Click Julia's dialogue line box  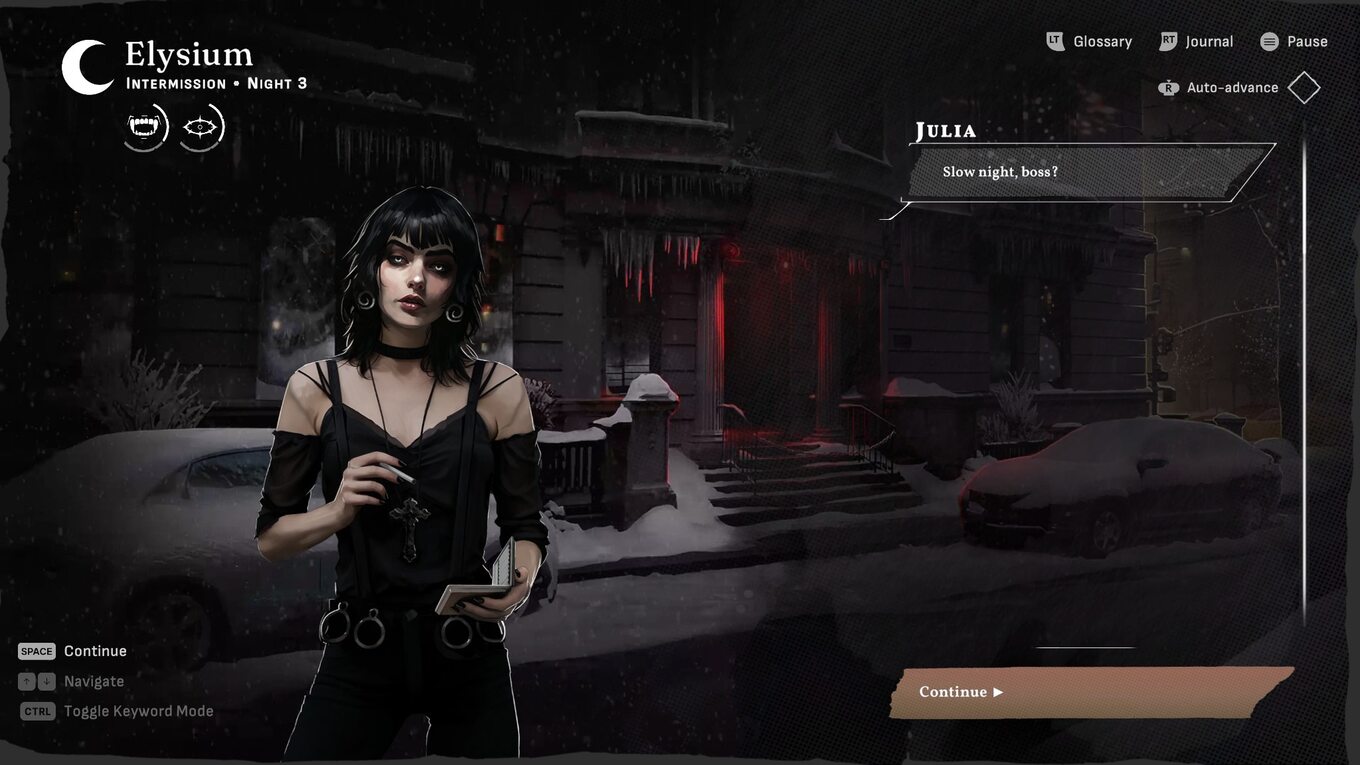(x=1088, y=172)
